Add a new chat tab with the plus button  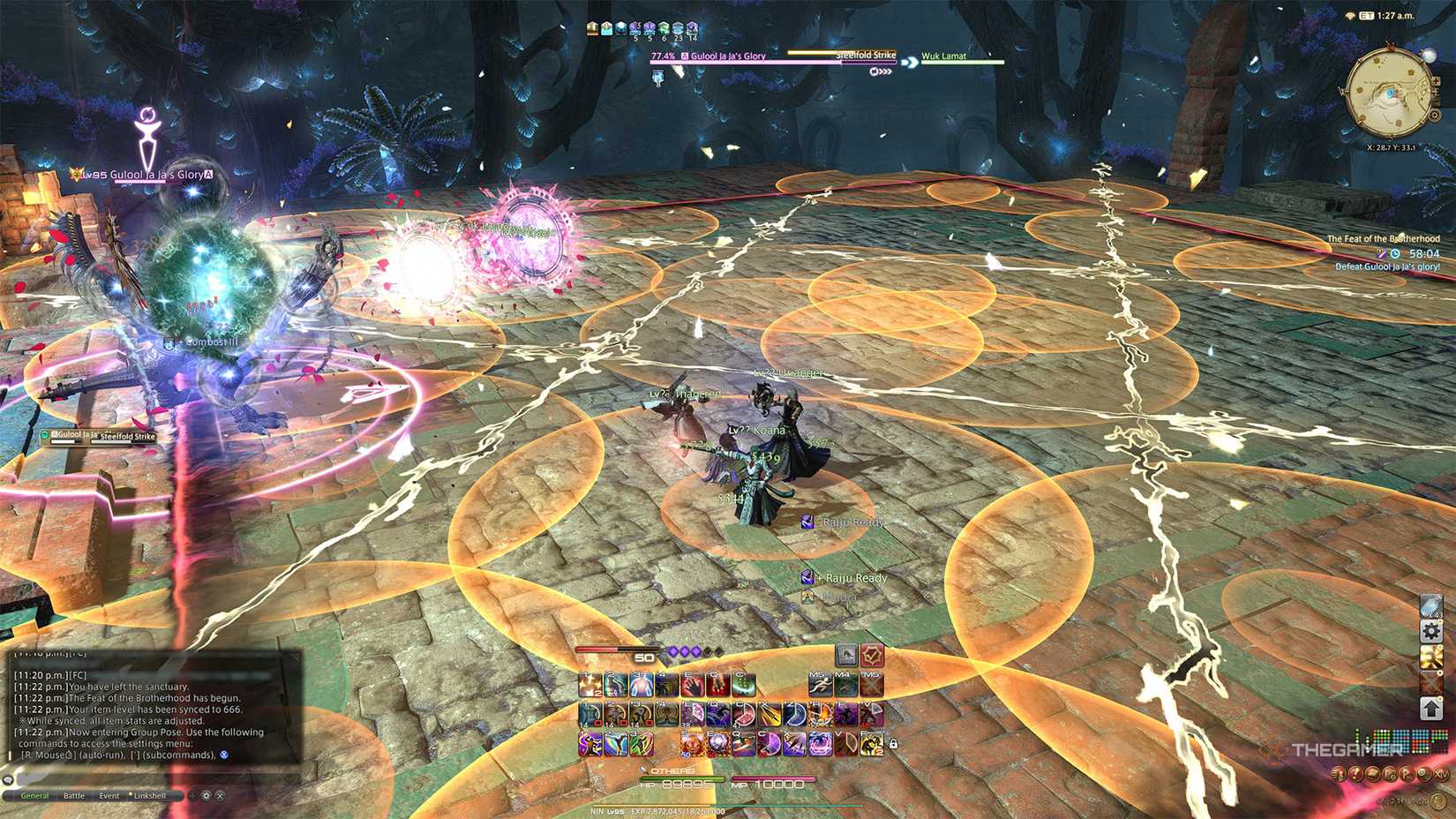pos(192,796)
